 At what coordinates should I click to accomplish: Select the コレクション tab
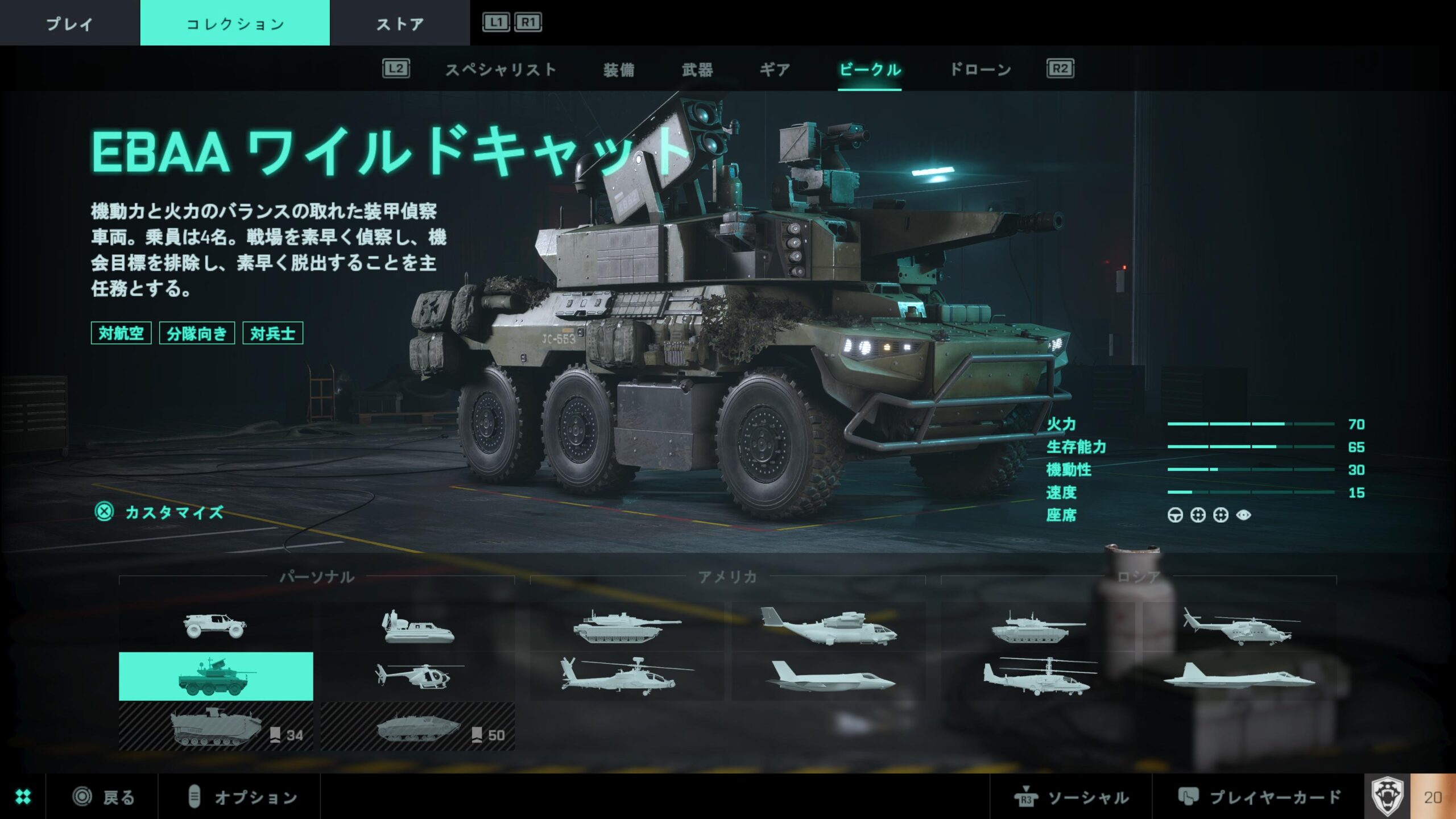pos(235,23)
